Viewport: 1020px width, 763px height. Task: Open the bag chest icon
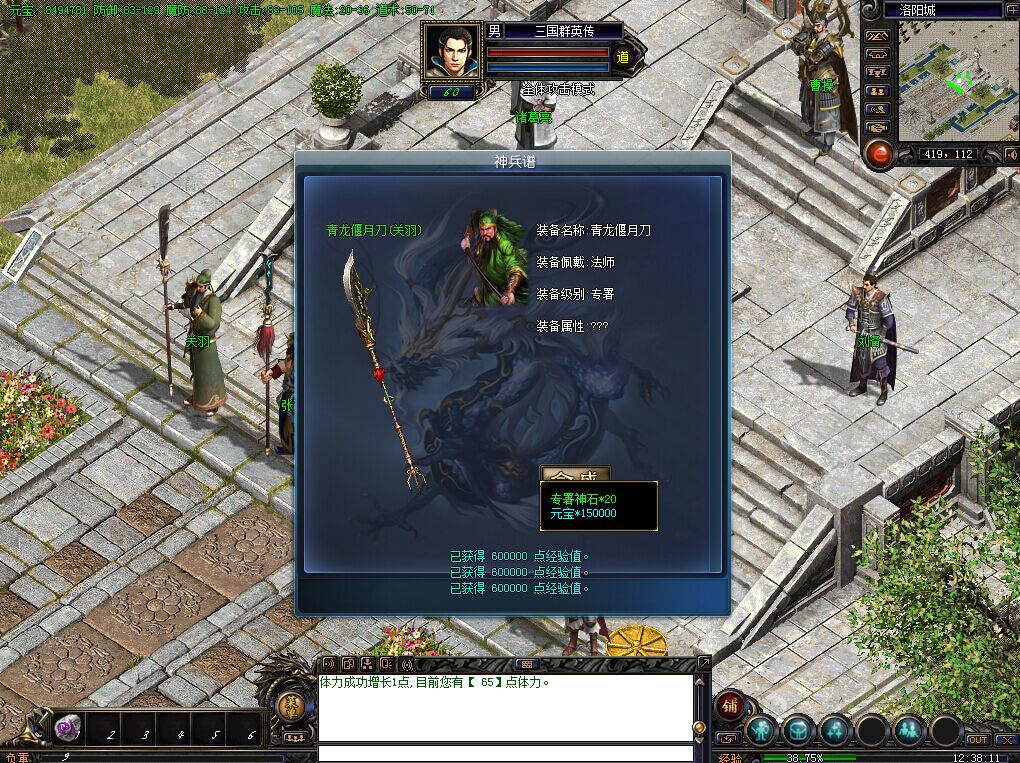point(798,731)
